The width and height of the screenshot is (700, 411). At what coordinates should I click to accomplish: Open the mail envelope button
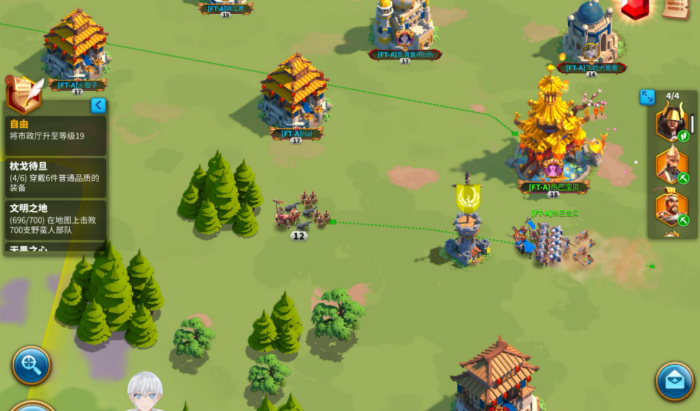(675, 381)
